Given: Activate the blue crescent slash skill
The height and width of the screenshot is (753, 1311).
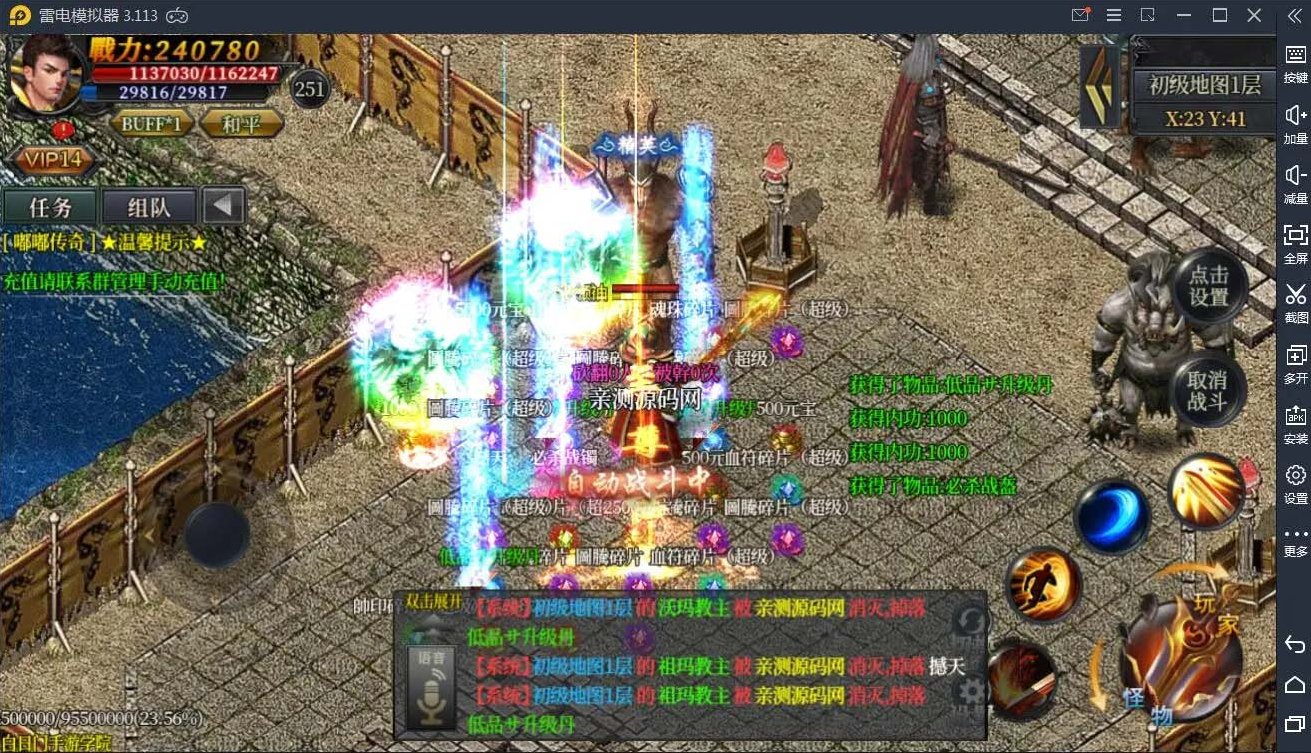Looking at the screenshot, I should pos(1111,516).
